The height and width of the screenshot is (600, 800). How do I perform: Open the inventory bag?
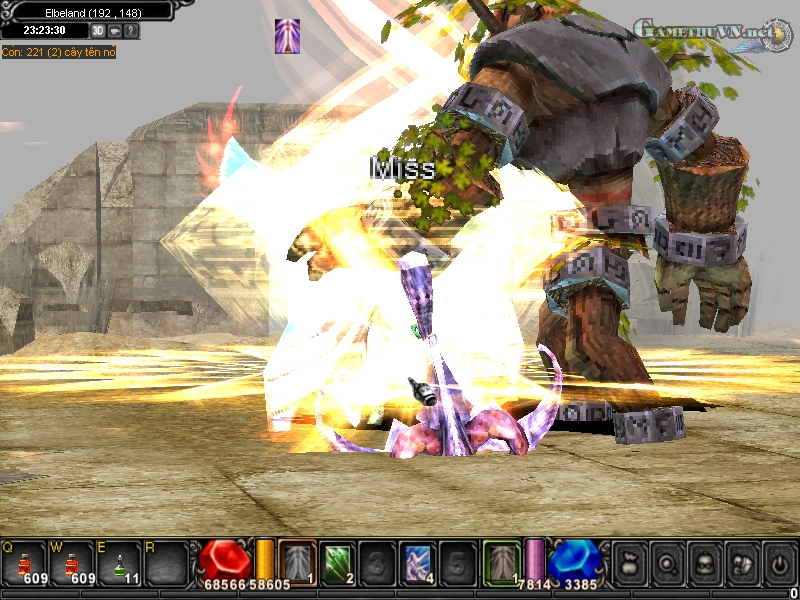629,562
